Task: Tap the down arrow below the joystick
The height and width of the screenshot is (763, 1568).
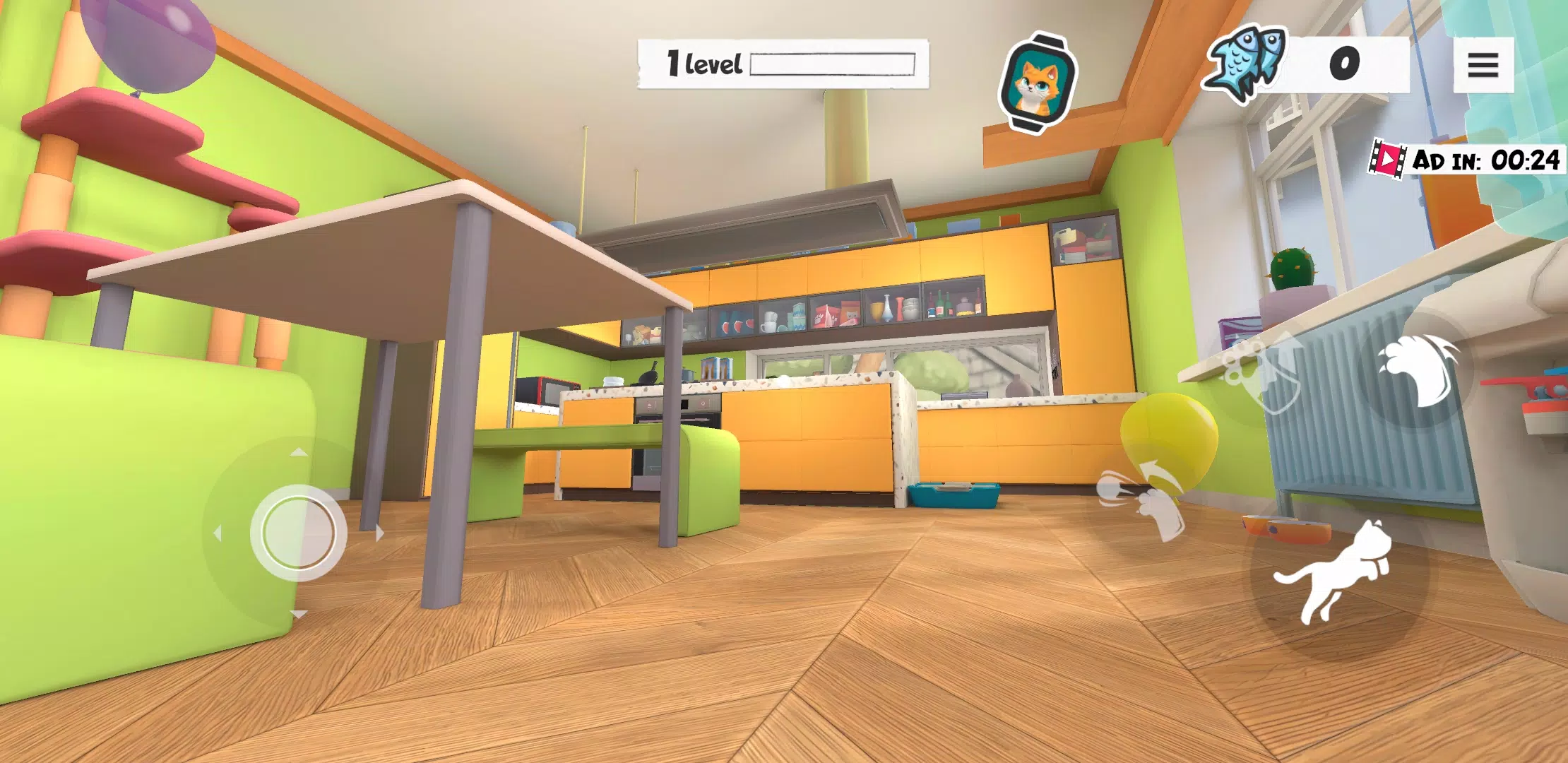Action: point(297,614)
